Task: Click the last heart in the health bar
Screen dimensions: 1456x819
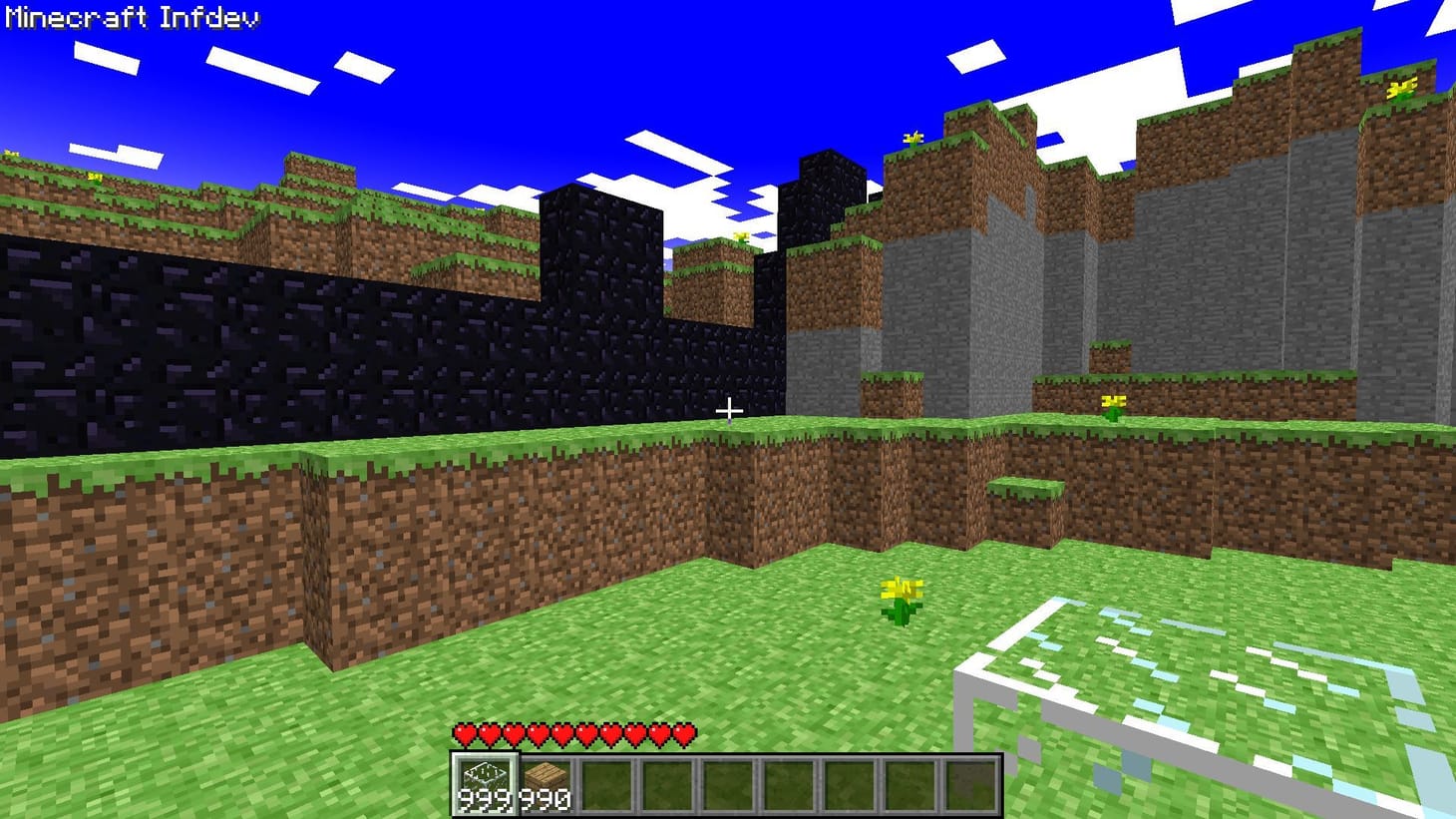Action: coord(685,732)
